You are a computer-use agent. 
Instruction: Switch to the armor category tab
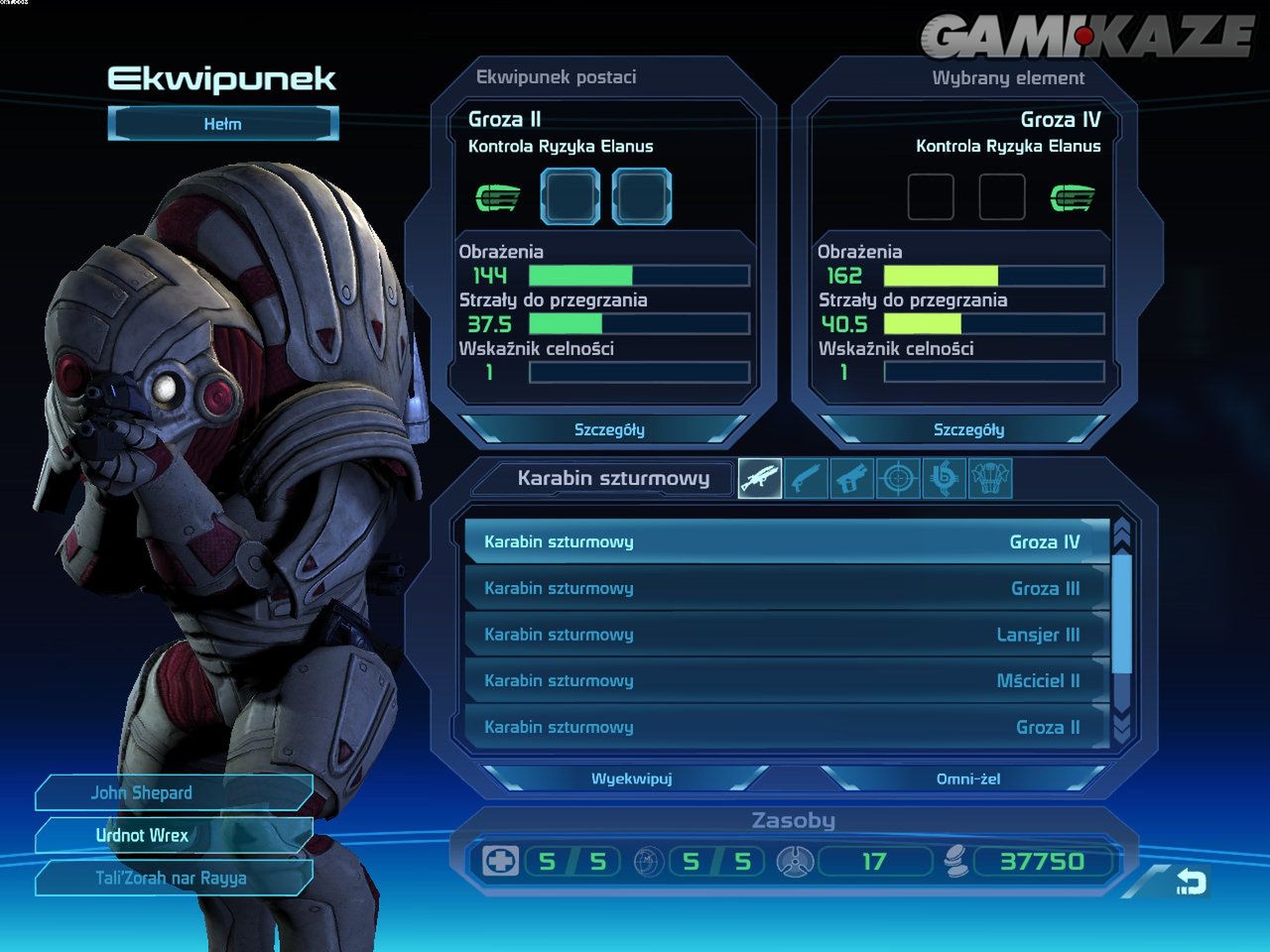[x=990, y=479]
